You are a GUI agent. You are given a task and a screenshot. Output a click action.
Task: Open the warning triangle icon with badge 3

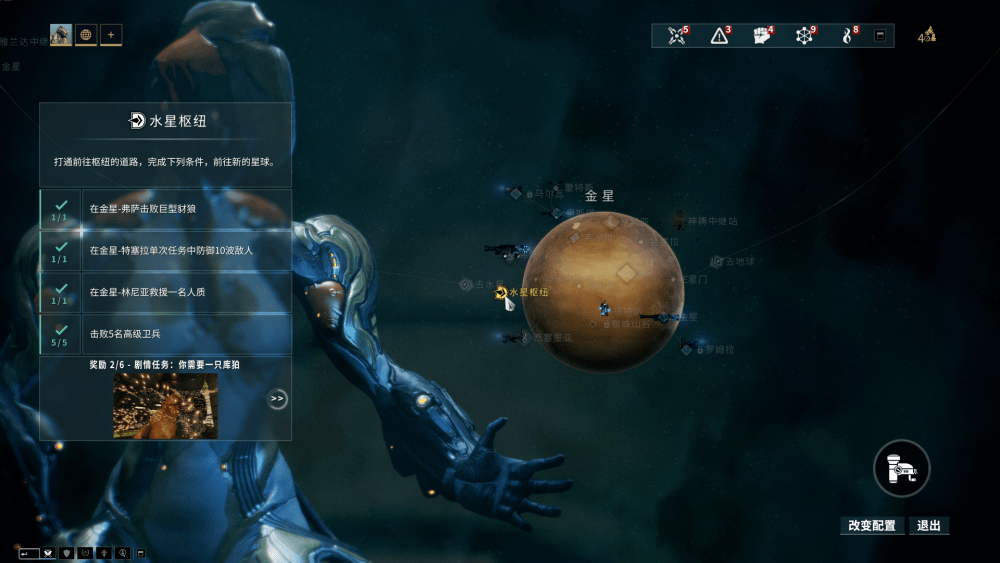[x=719, y=36]
